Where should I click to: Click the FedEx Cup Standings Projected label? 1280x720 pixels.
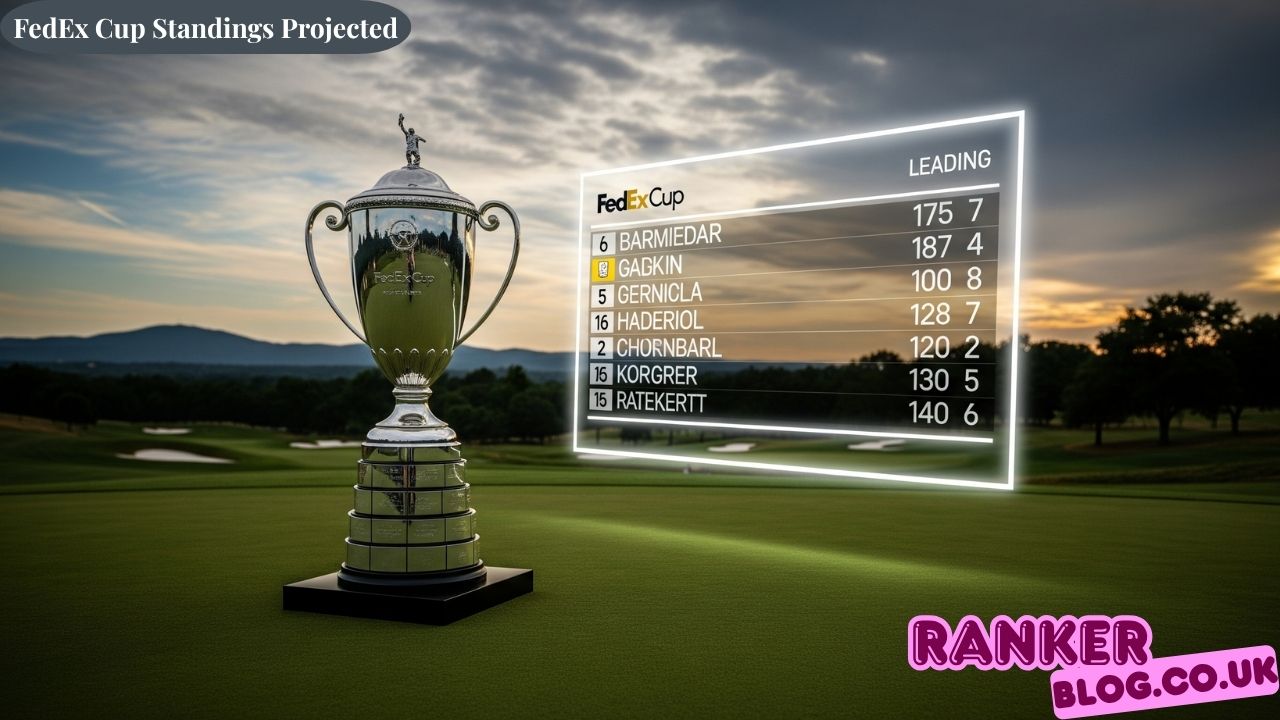[206, 29]
